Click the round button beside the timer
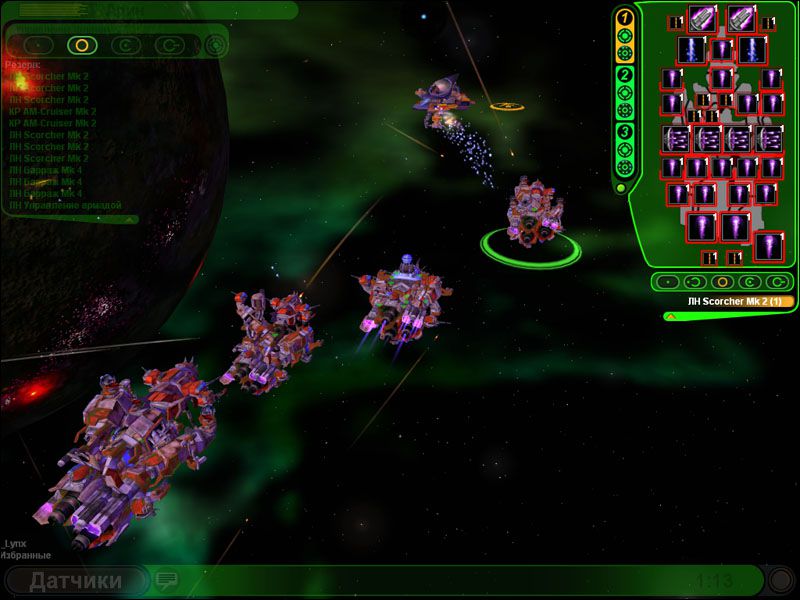The image size is (800, 600). 780,580
